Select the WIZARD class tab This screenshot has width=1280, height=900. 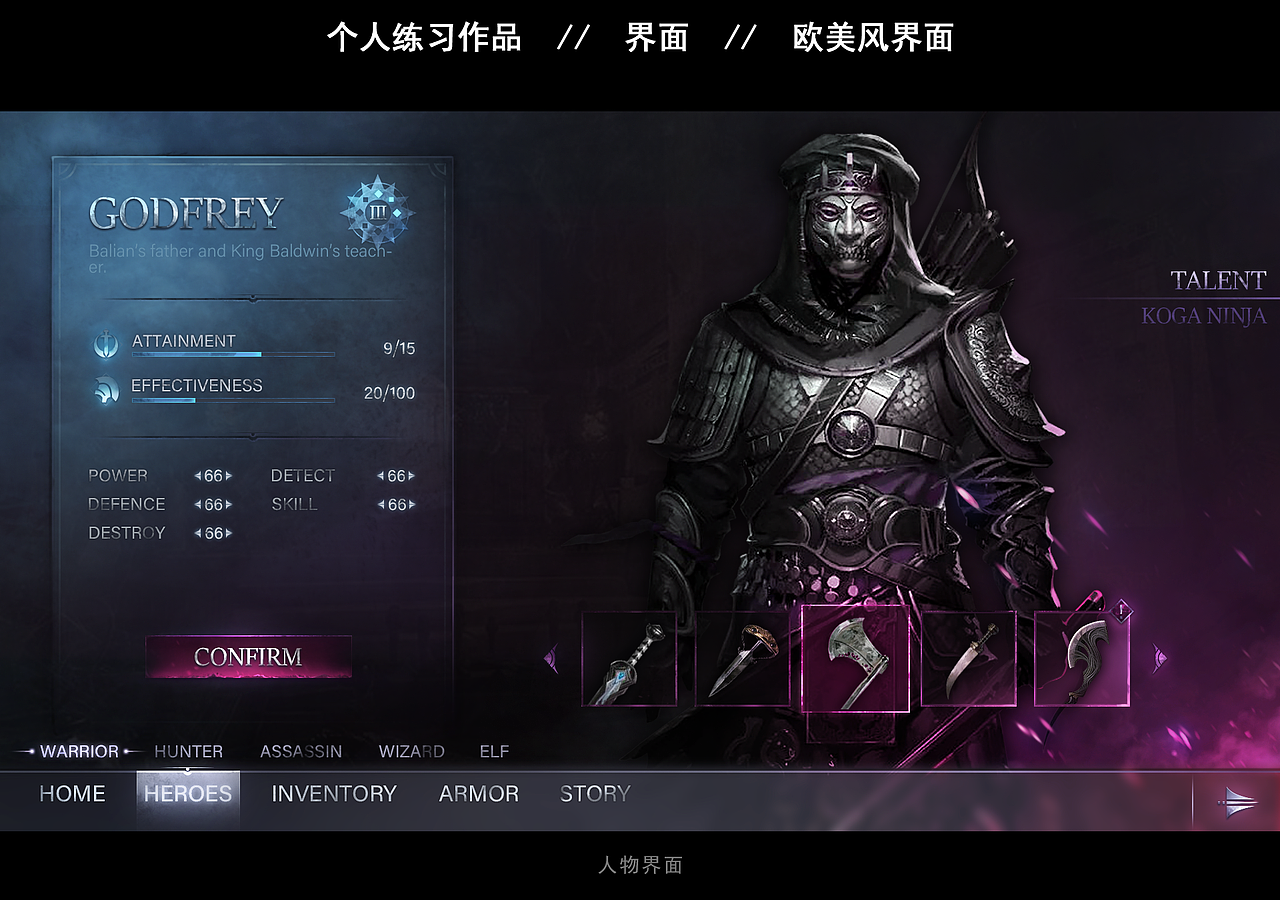point(411,751)
